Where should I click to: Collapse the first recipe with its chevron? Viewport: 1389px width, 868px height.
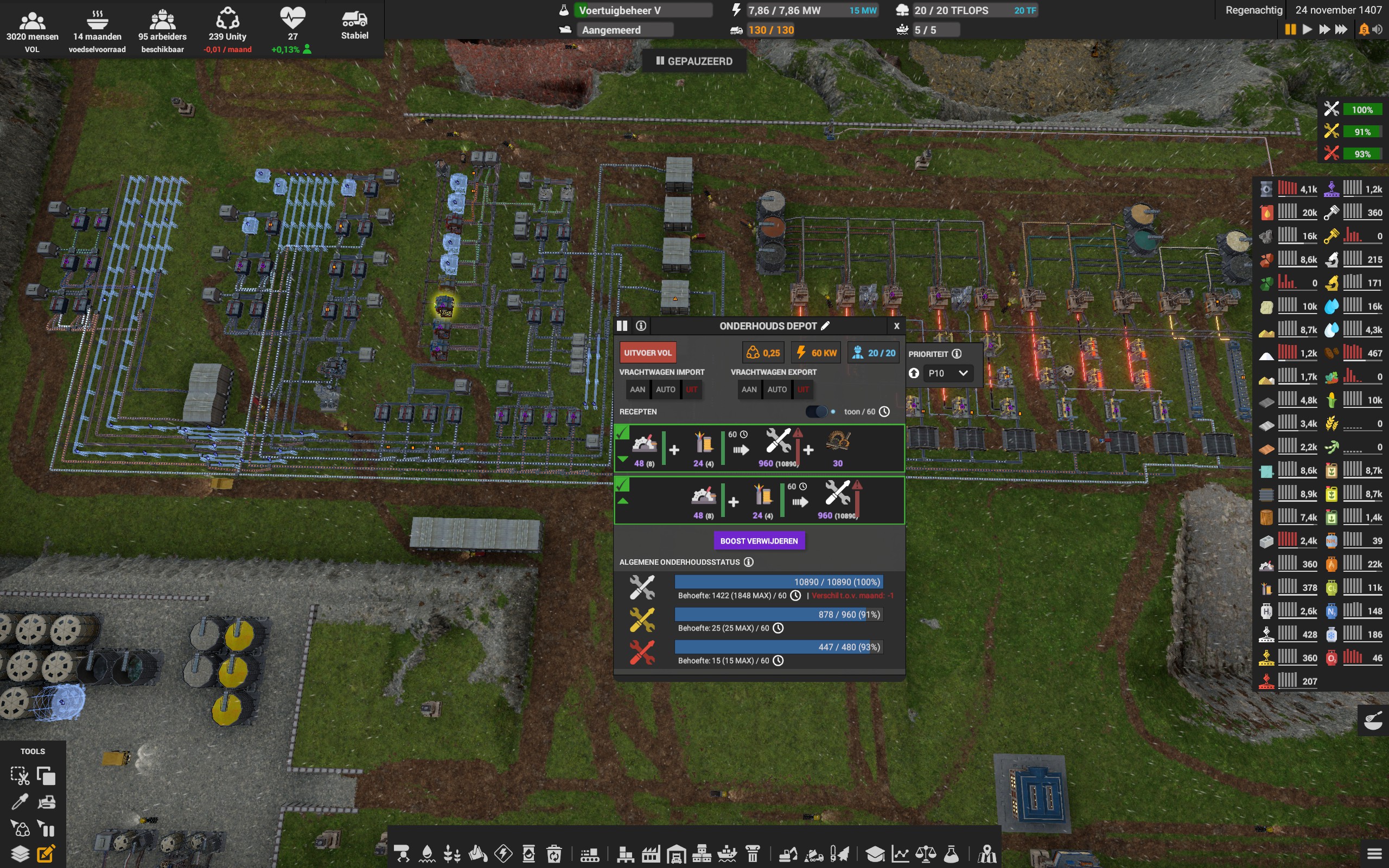(625, 459)
